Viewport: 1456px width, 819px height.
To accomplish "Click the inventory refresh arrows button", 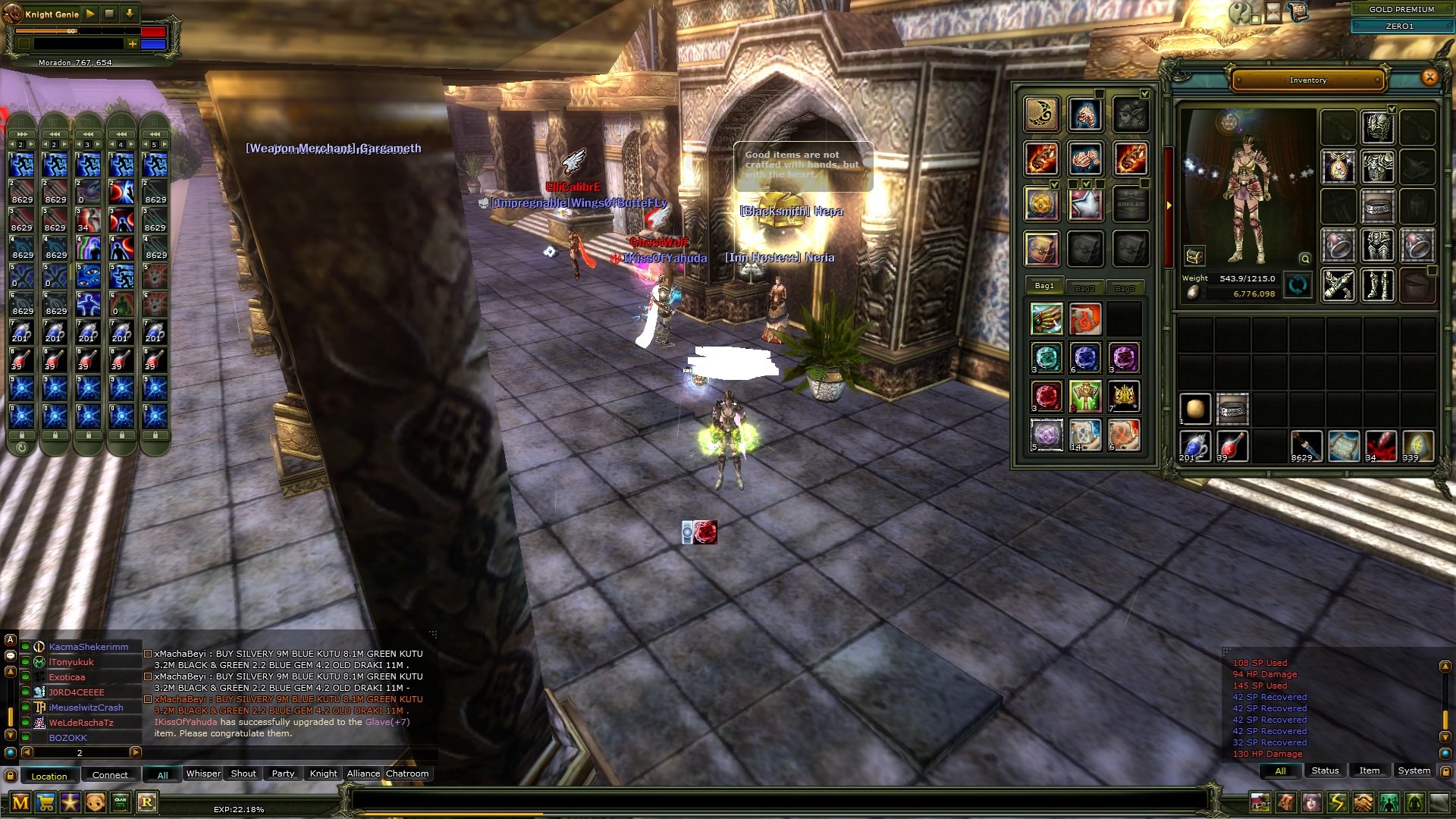I will (1298, 286).
